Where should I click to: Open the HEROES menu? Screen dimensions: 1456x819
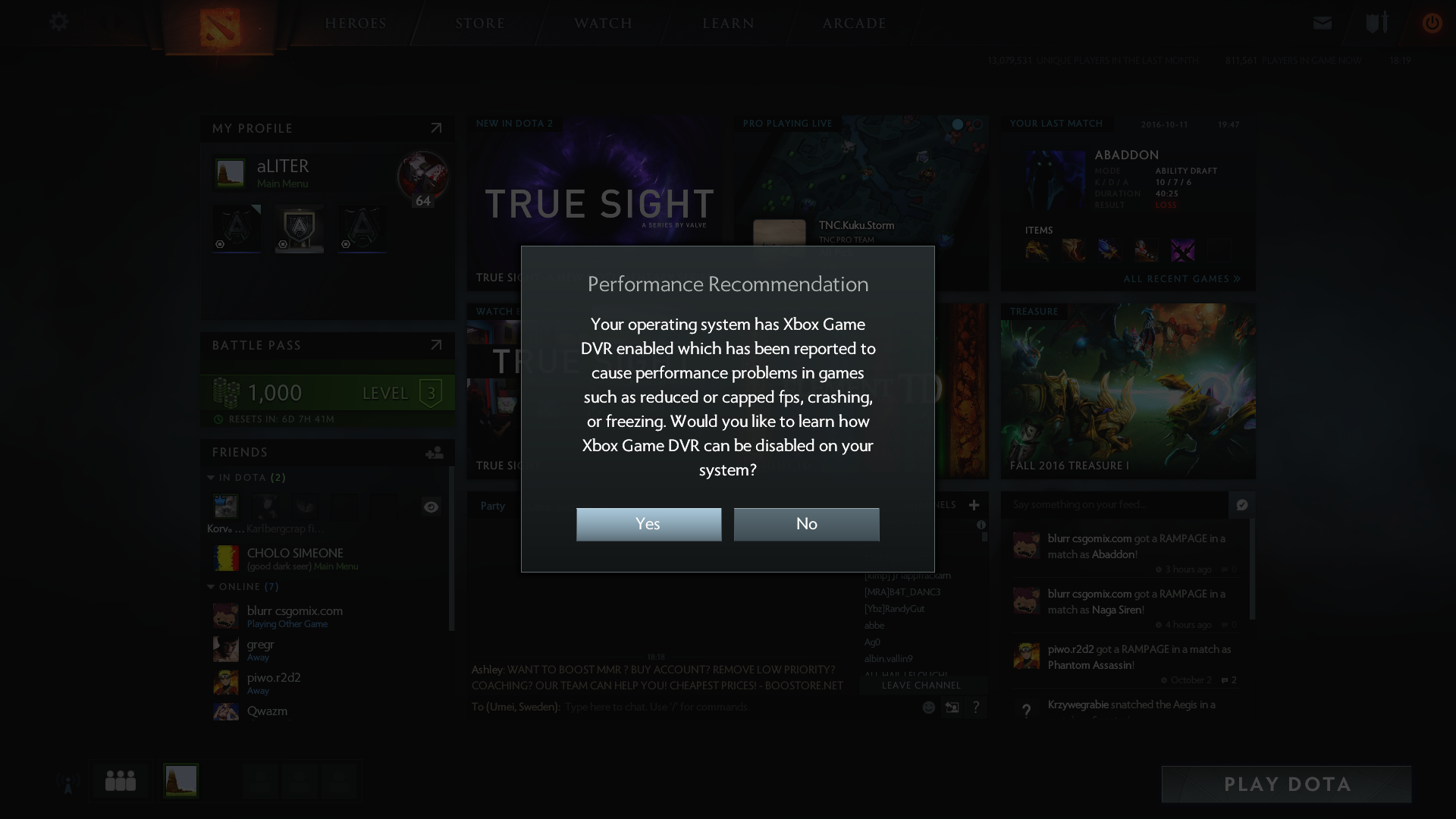(356, 23)
